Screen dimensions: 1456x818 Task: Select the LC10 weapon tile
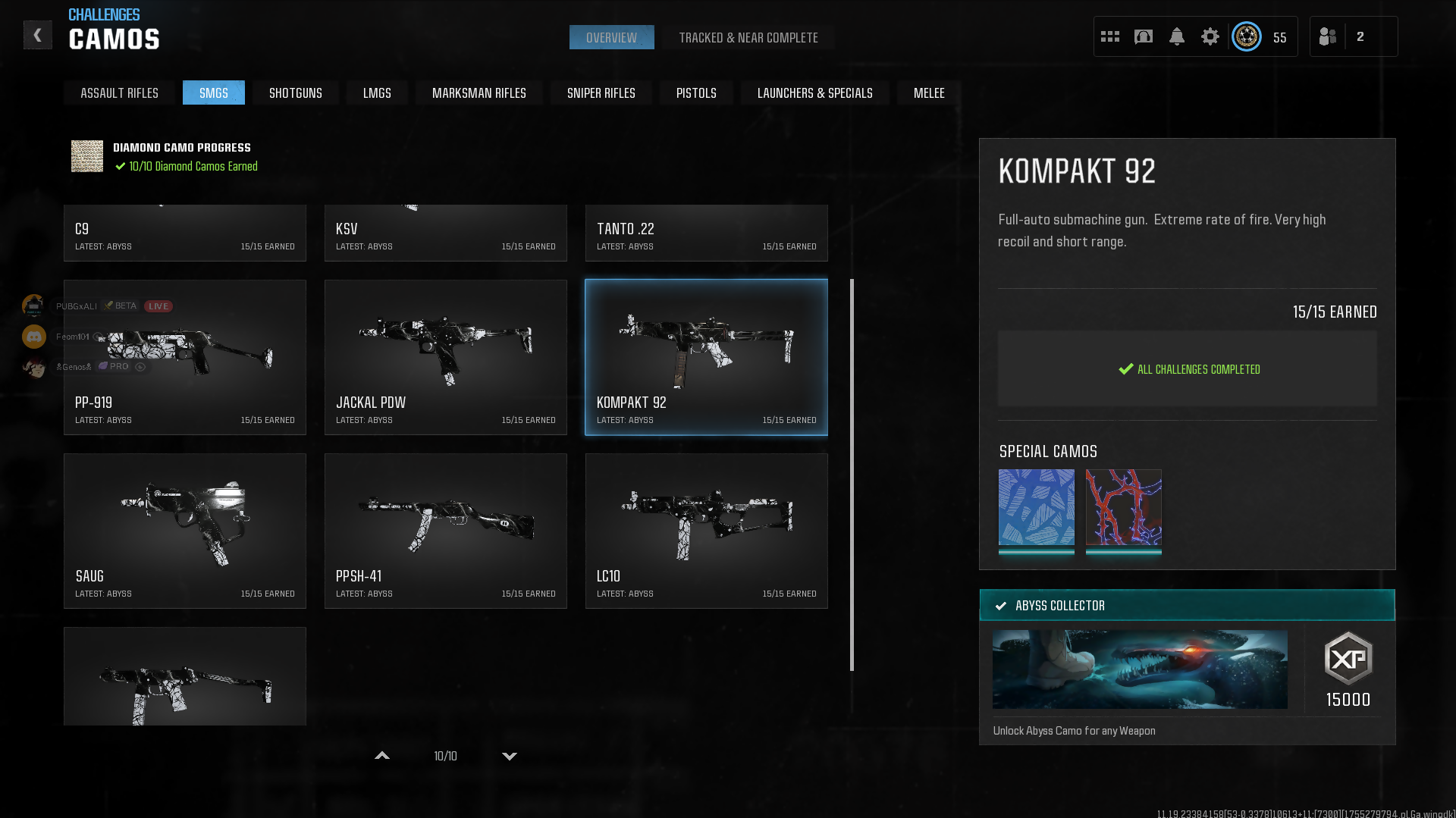[706, 531]
